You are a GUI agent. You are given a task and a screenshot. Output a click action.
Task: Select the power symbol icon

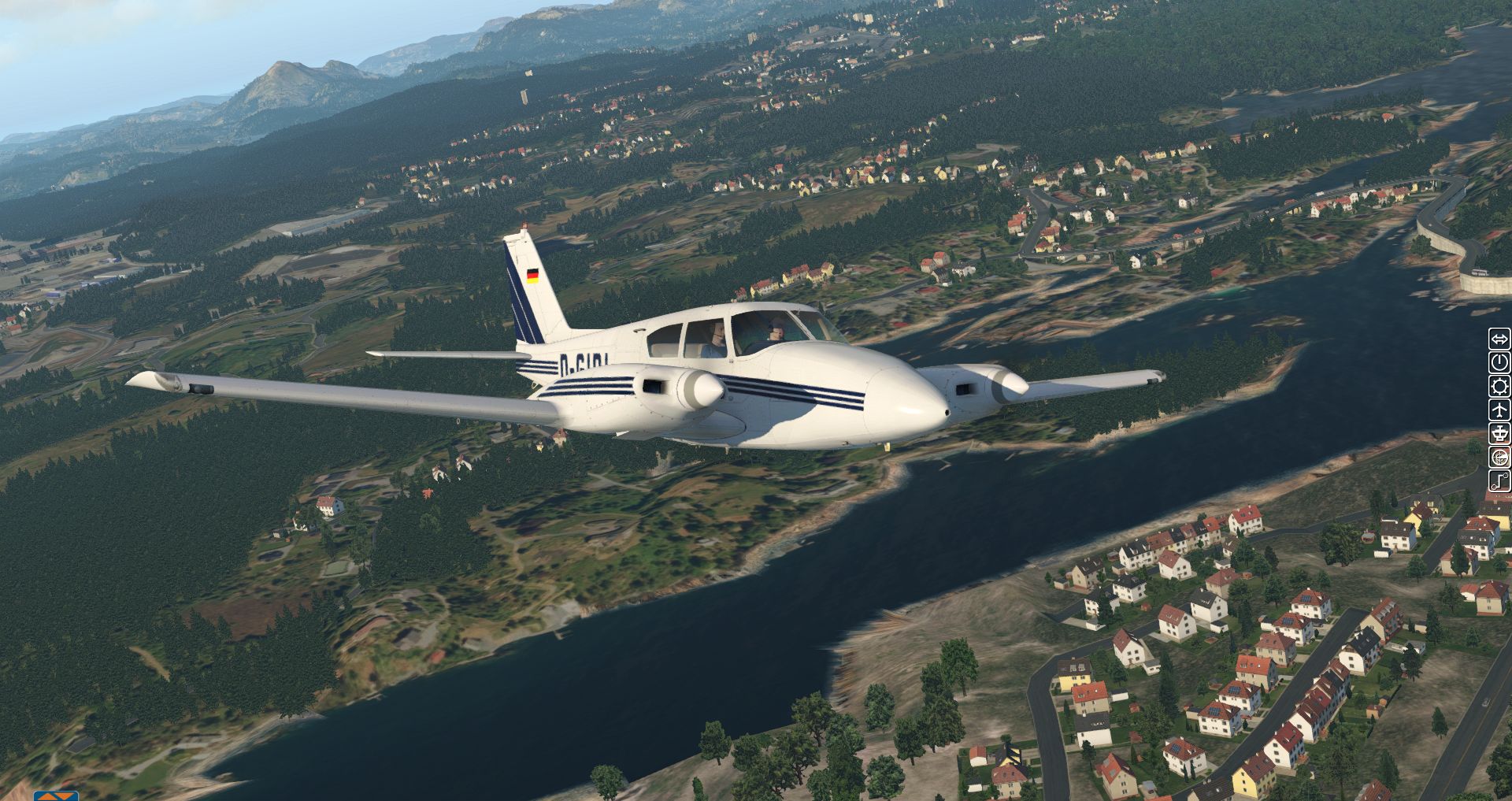pyautogui.click(x=1499, y=362)
